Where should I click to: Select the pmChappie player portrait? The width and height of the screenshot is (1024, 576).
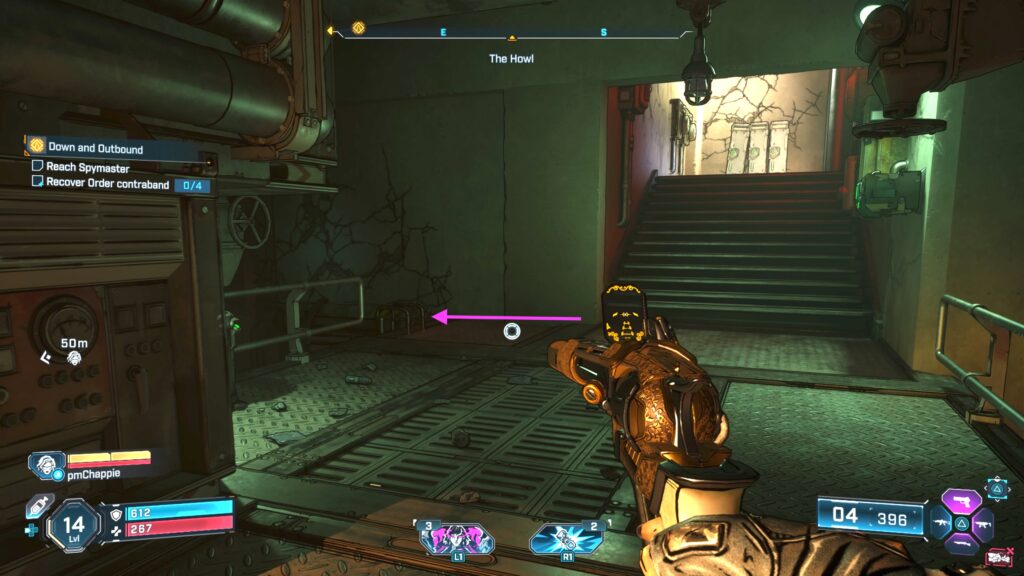(x=46, y=464)
